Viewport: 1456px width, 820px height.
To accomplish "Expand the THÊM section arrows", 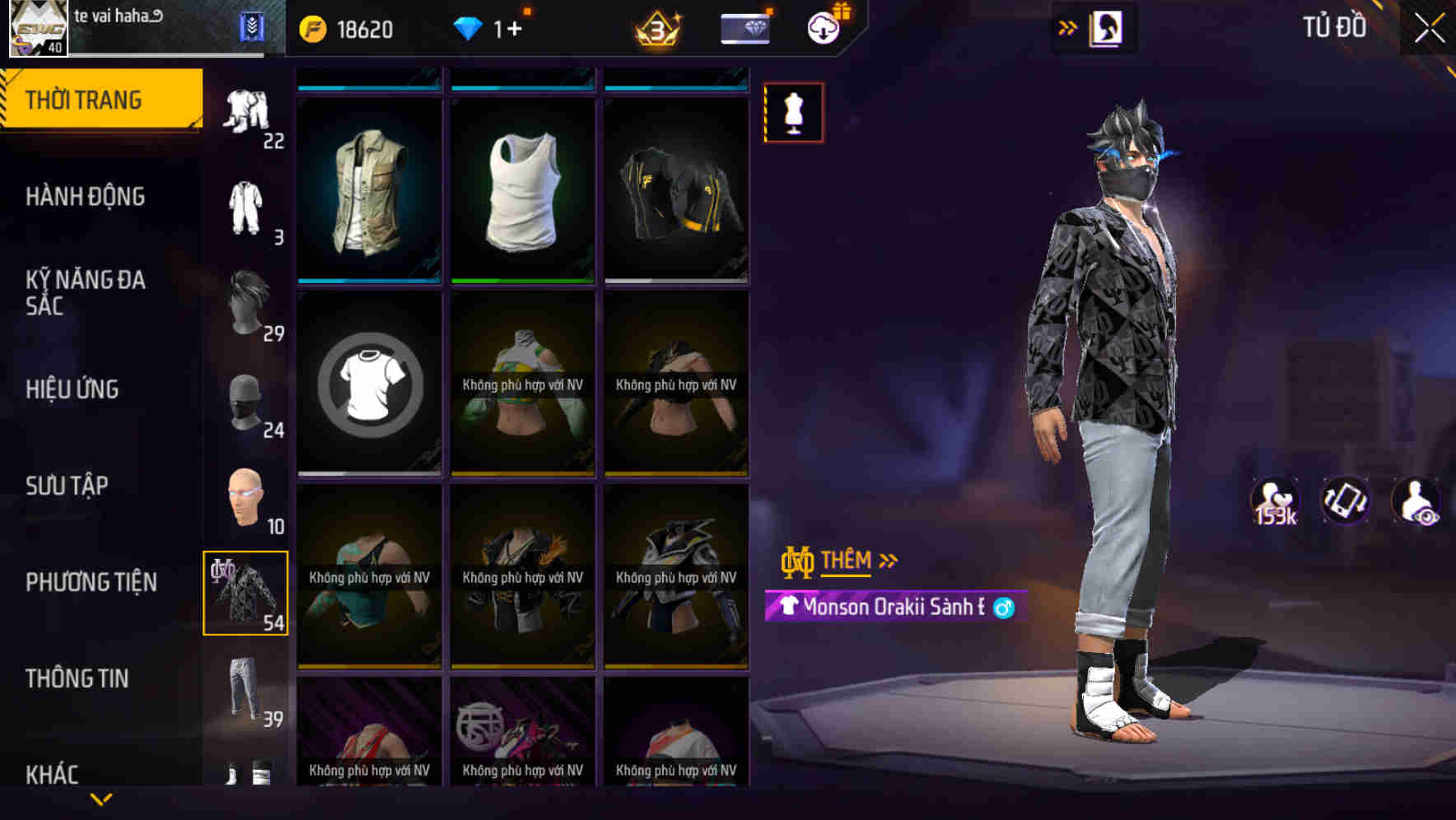I will [888, 559].
